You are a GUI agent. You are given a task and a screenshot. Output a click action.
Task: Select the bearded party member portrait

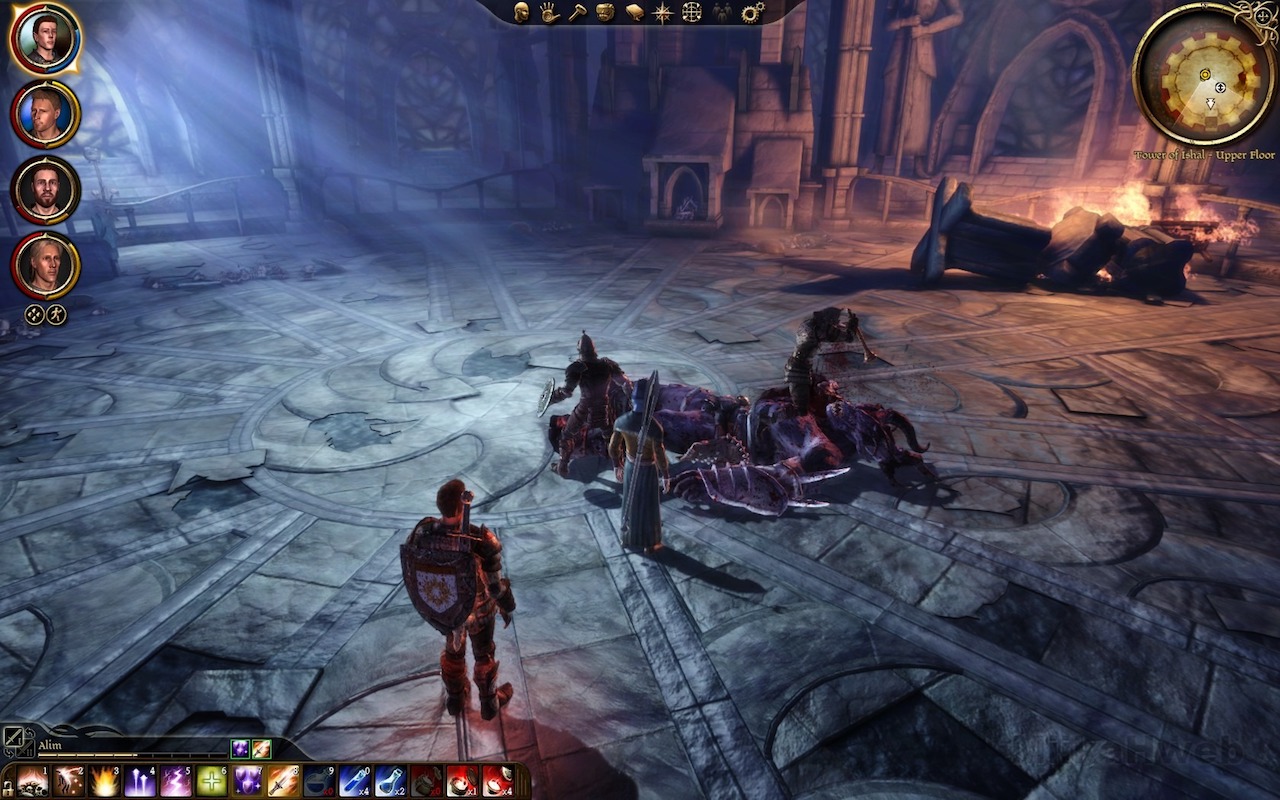[x=45, y=190]
